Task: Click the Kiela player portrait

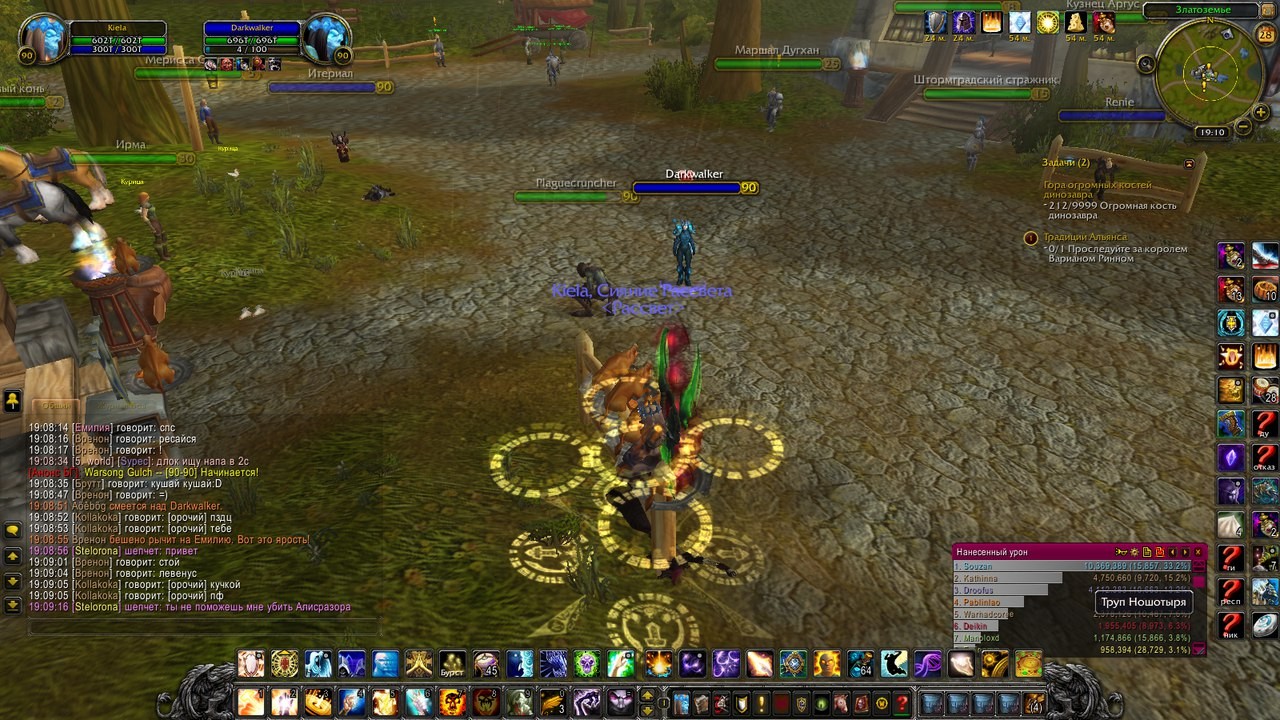Action: click(44, 39)
